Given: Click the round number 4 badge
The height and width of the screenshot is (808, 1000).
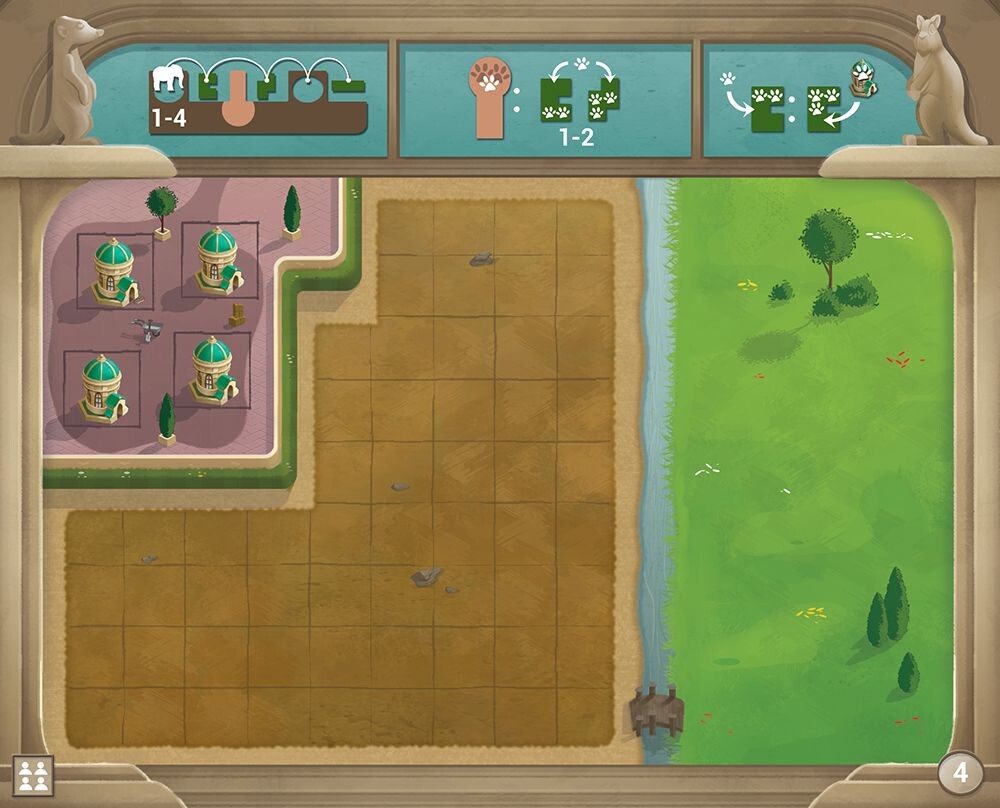Looking at the screenshot, I should [x=959, y=772].
